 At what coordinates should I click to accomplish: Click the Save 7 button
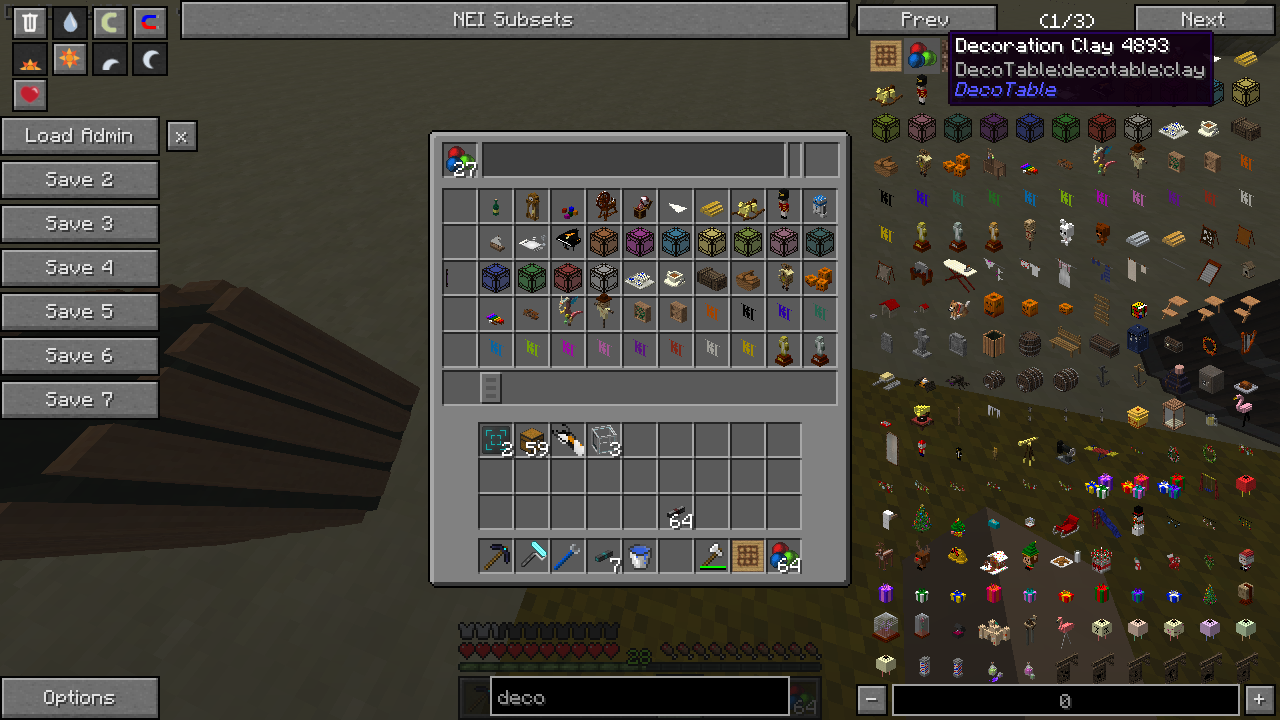80,400
